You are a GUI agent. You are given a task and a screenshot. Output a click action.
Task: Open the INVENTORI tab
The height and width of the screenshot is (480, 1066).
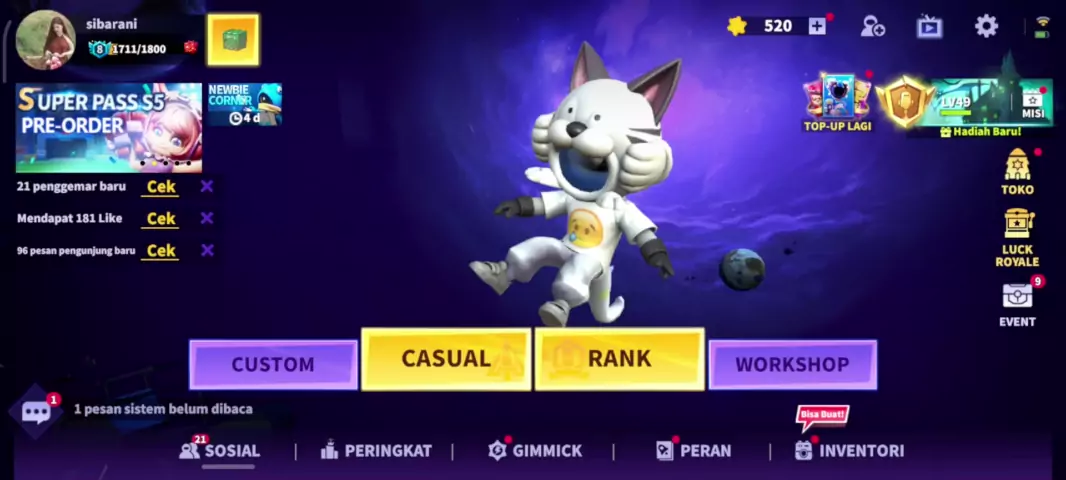[849, 451]
